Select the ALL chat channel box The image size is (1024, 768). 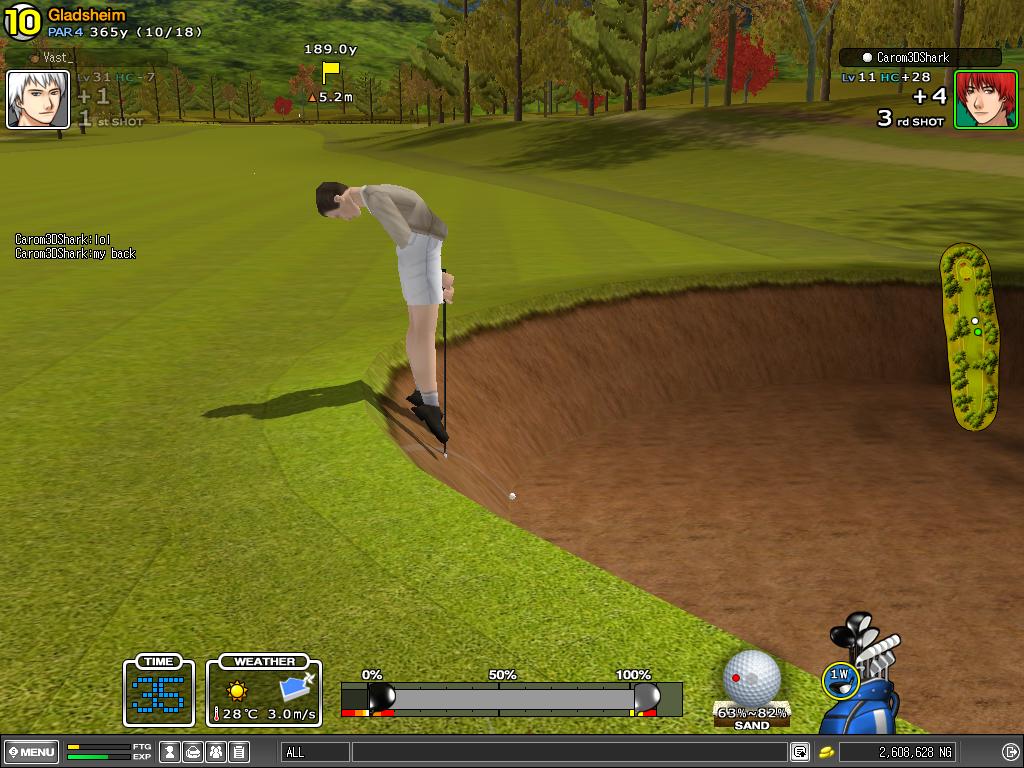click(x=315, y=752)
